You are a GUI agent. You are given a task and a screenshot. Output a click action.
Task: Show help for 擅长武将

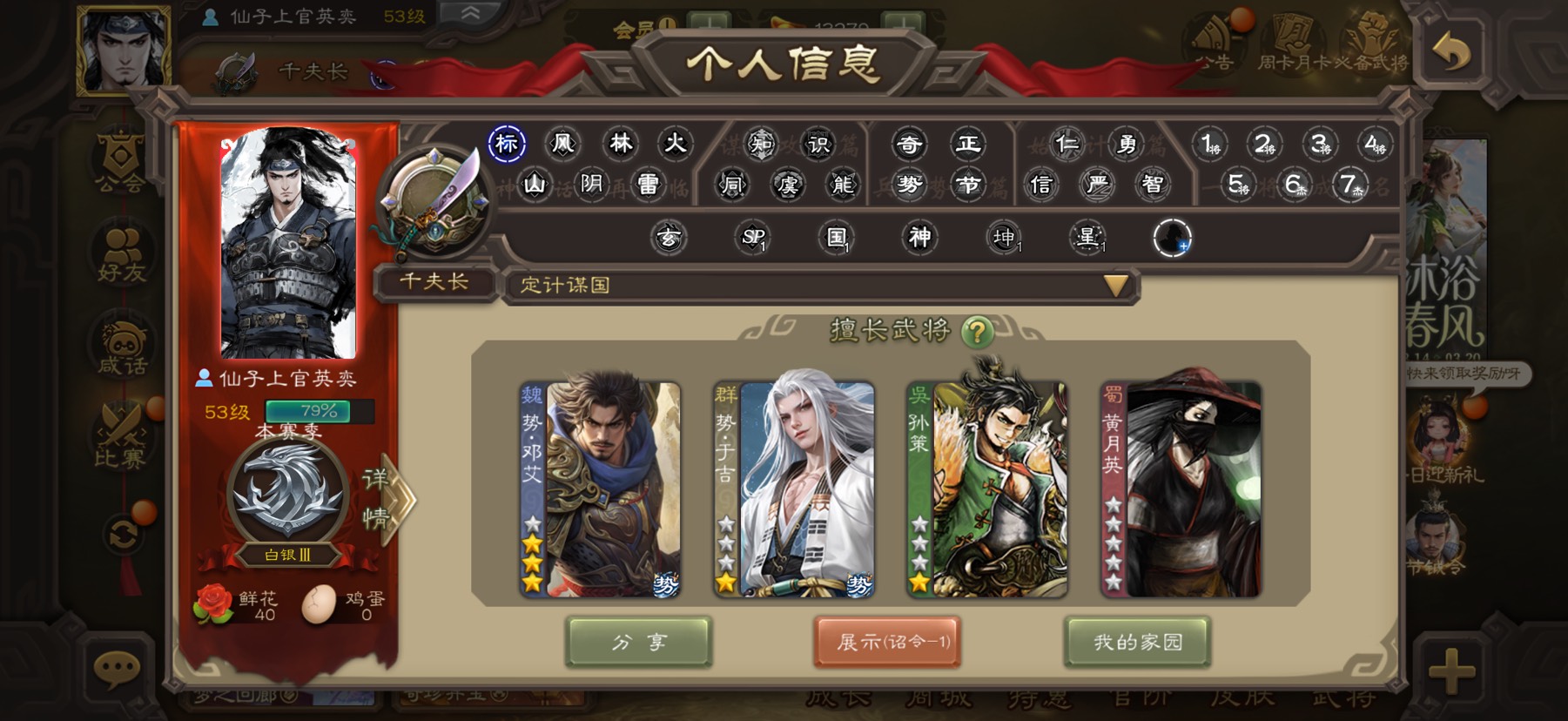tap(978, 332)
